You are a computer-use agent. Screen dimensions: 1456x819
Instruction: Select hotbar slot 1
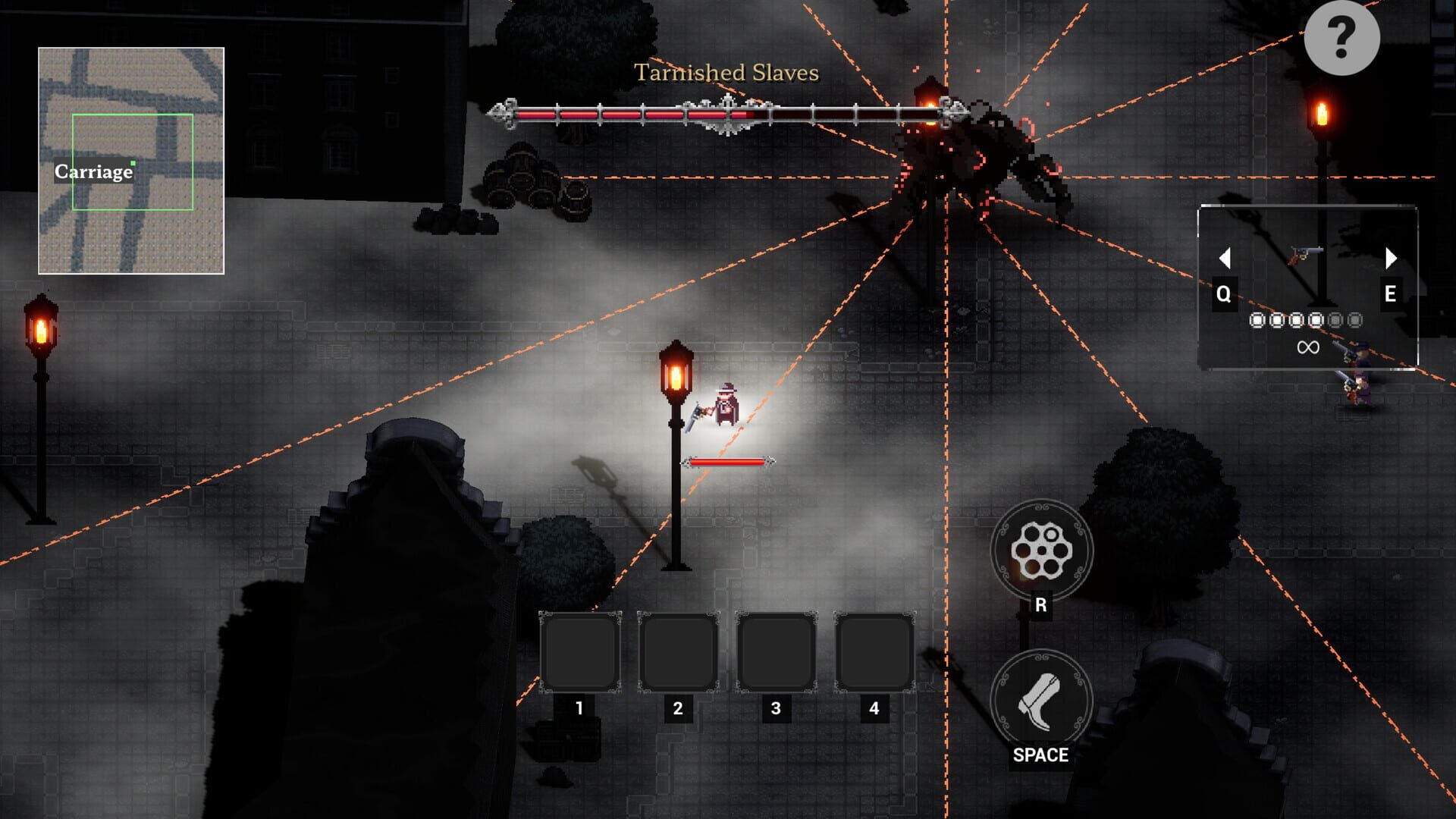click(x=579, y=654)
